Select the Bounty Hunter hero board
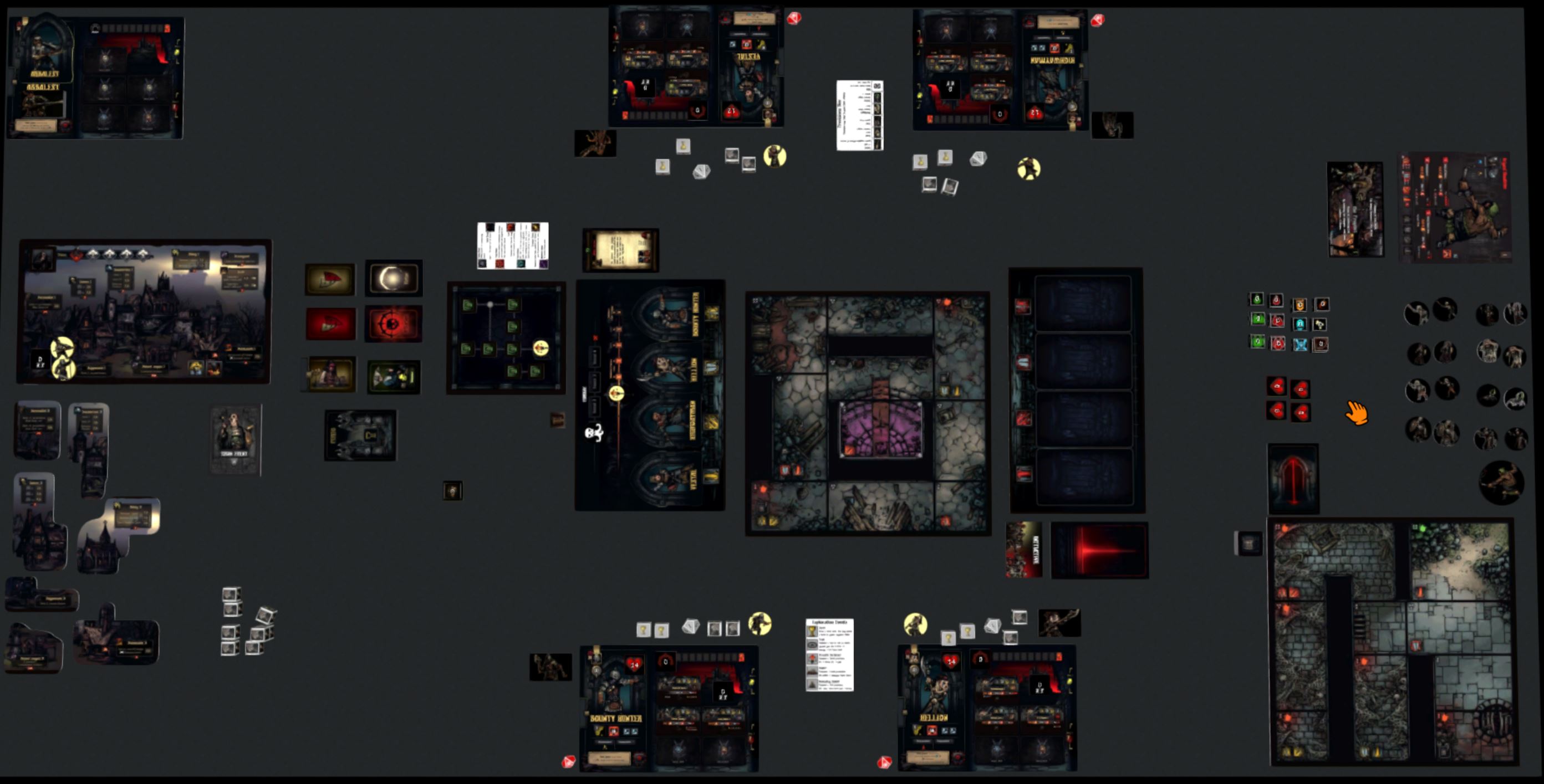Image resolution: width=1544 pixels, height=784 pixels. point(668,708)
